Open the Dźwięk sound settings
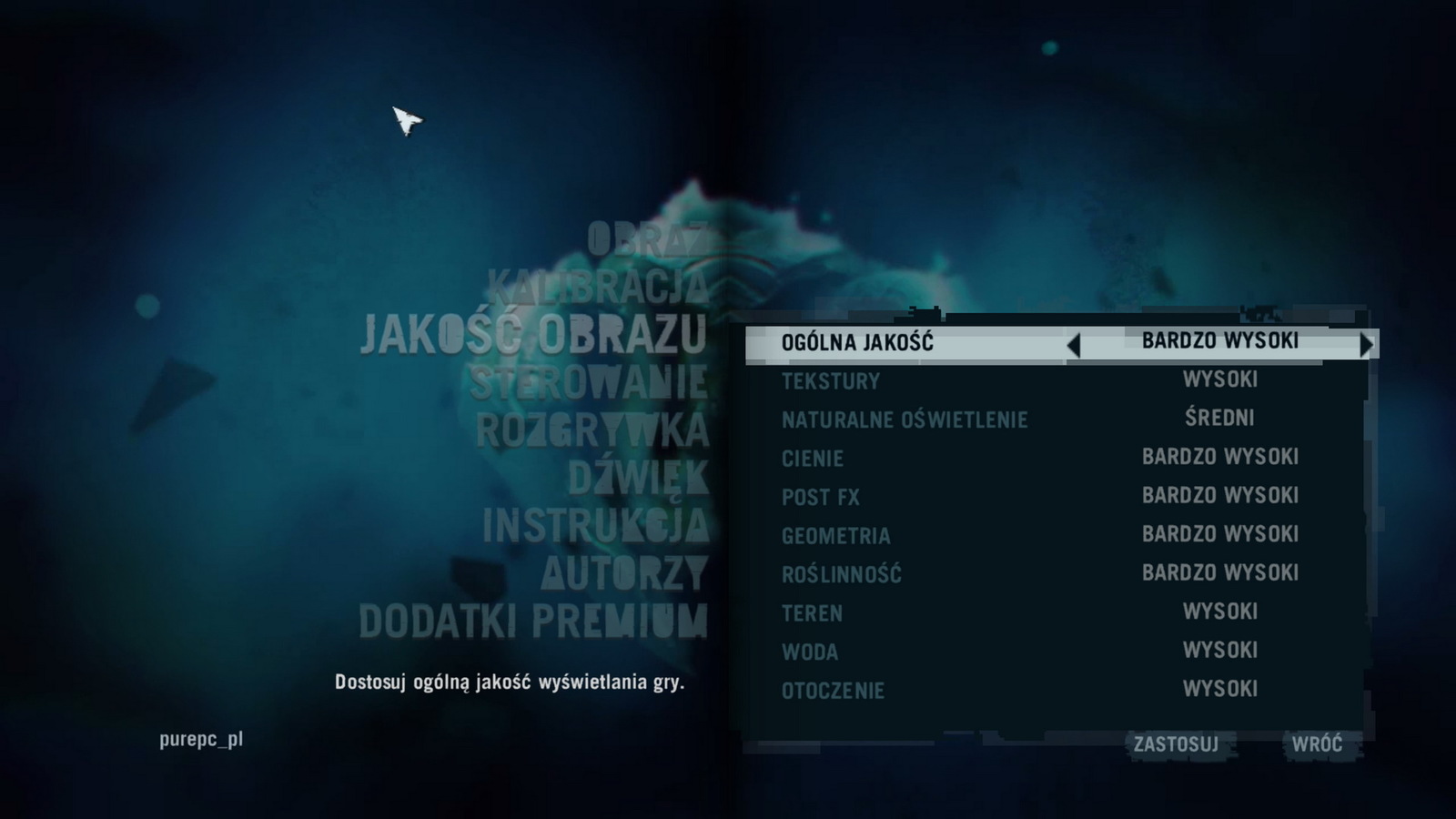 coord(638,478)
